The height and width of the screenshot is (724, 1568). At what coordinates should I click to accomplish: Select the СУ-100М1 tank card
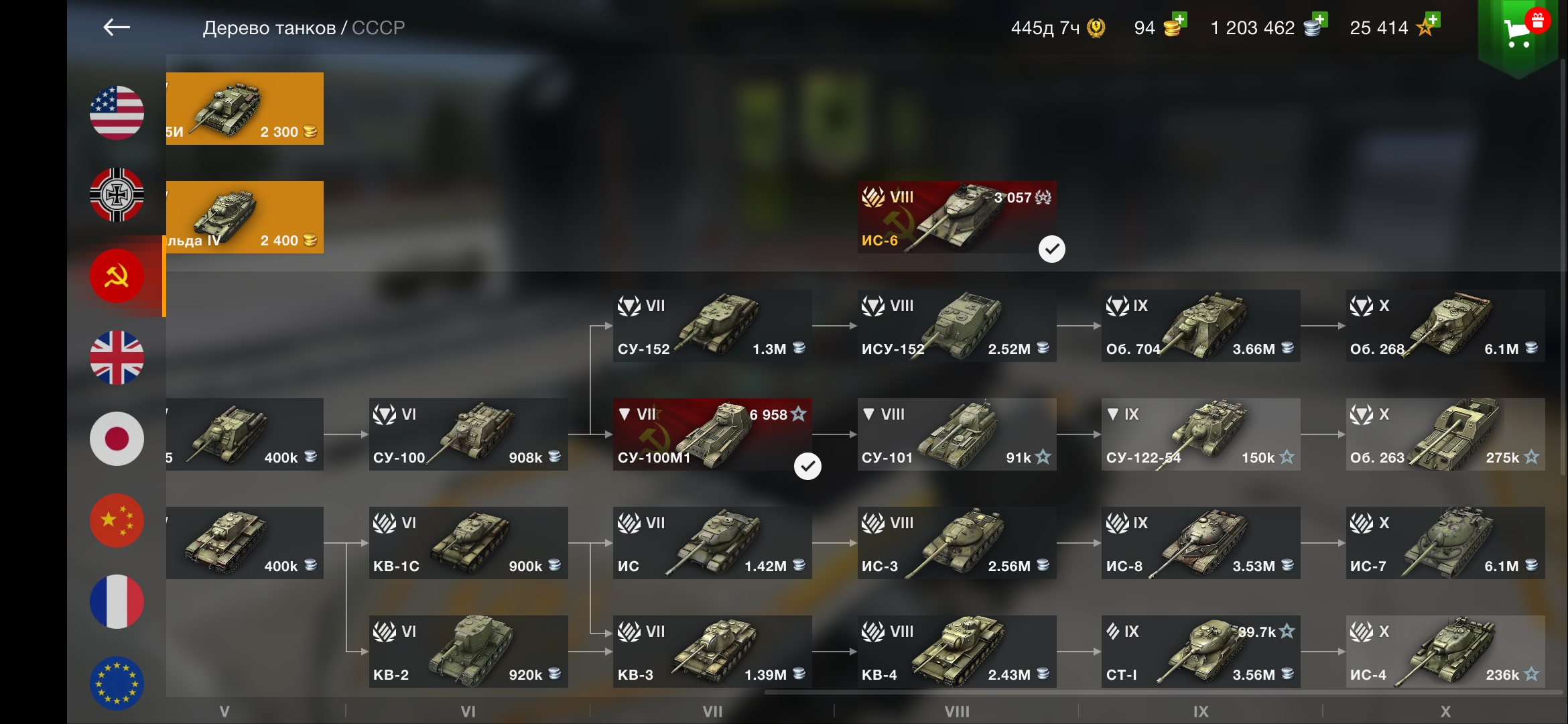(712, 434)
